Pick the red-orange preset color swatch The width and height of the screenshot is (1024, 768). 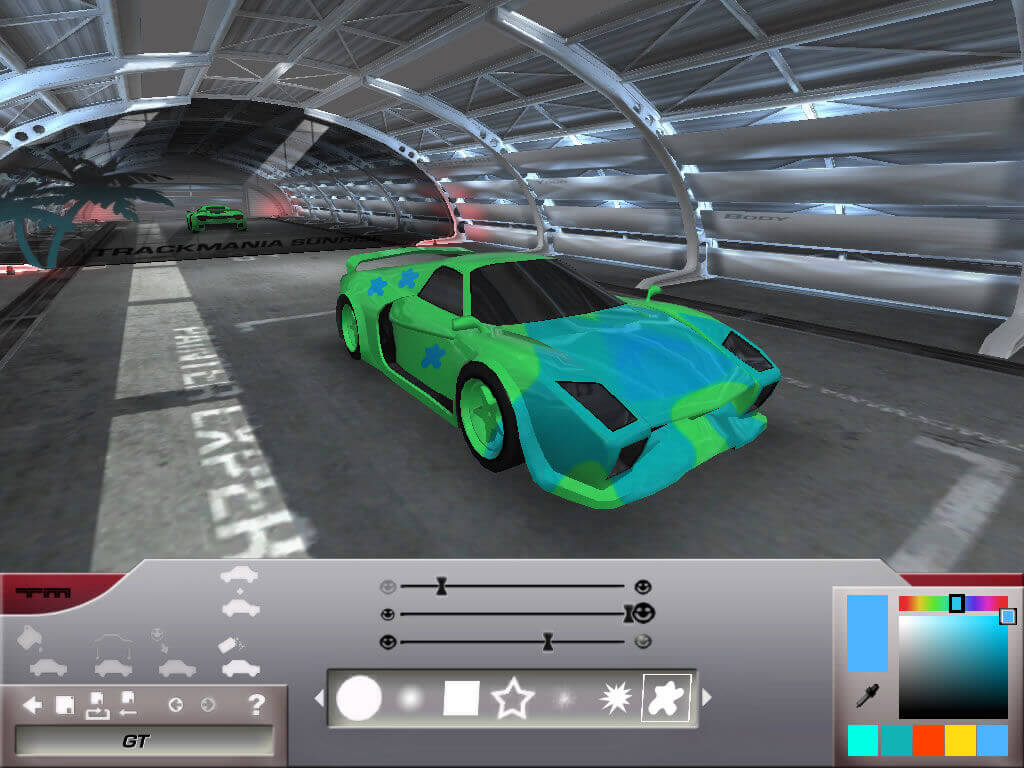929,740
